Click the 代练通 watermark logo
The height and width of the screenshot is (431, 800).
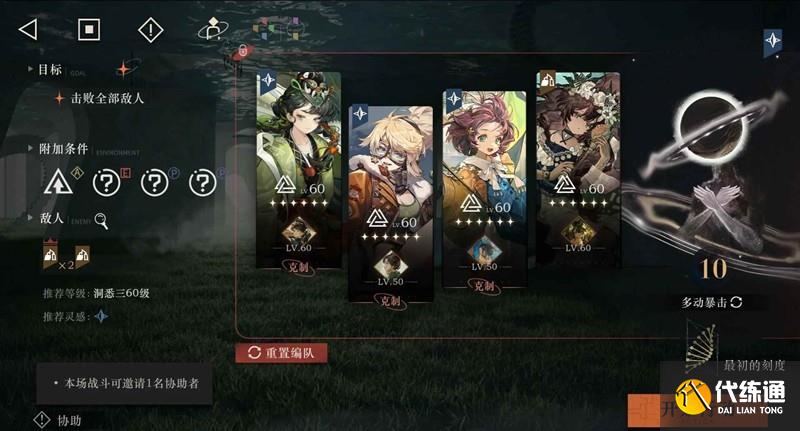click(735, 399)
